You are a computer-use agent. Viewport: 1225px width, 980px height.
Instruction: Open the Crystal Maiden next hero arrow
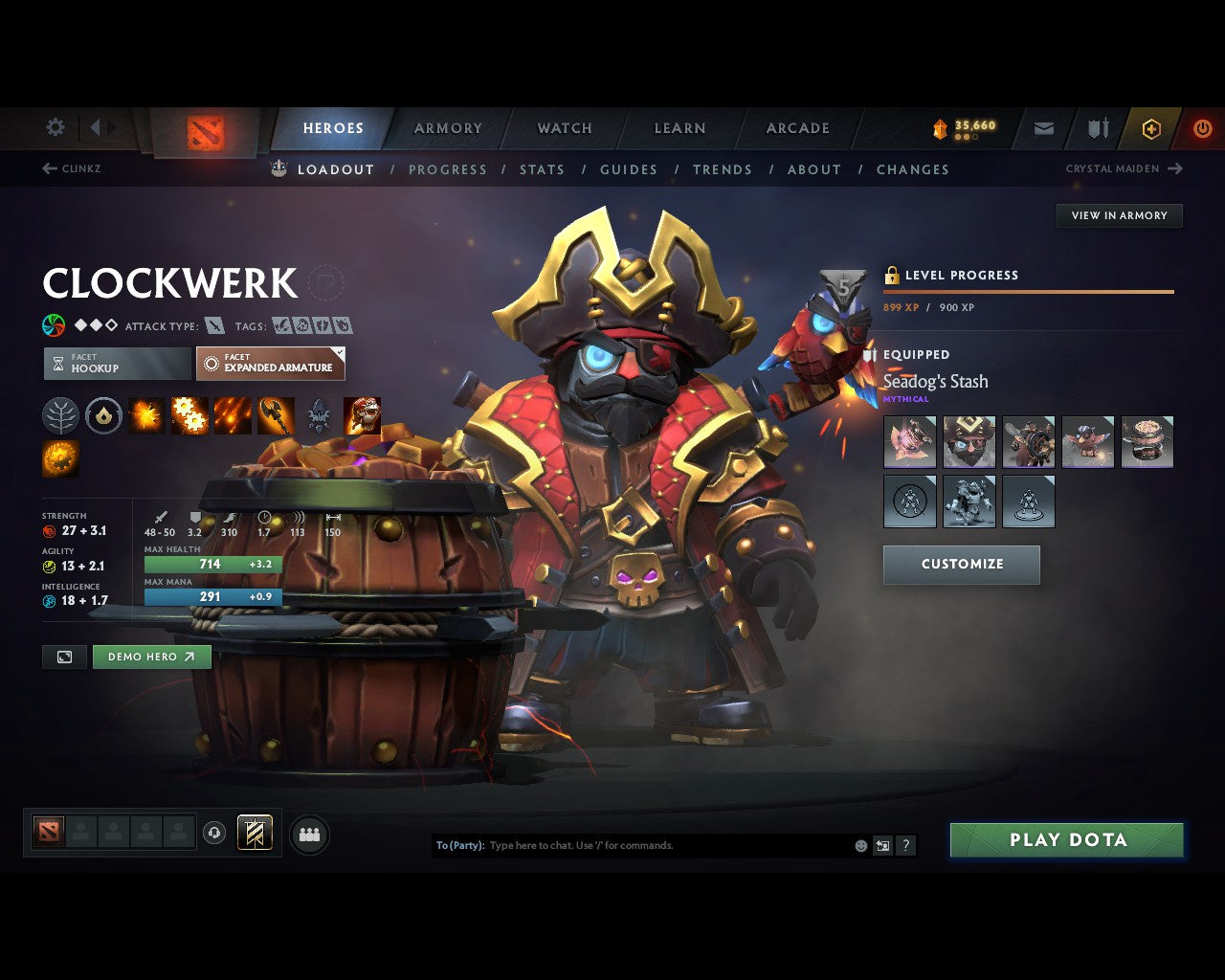[x=1175, y=168]
